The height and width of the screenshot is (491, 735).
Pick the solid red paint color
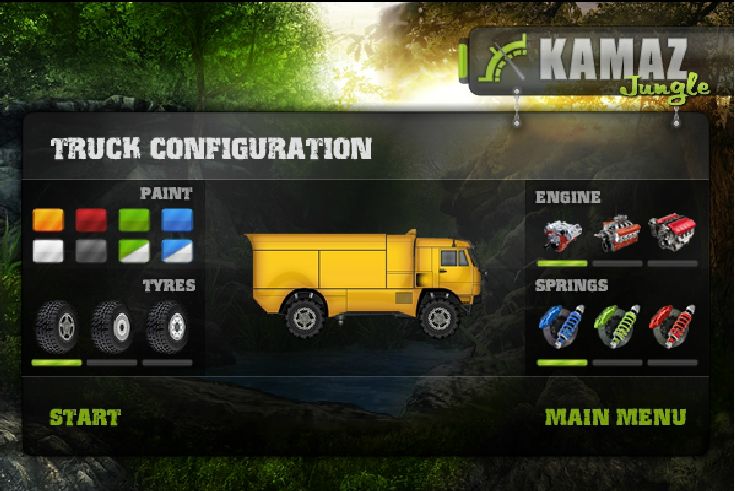91,220
